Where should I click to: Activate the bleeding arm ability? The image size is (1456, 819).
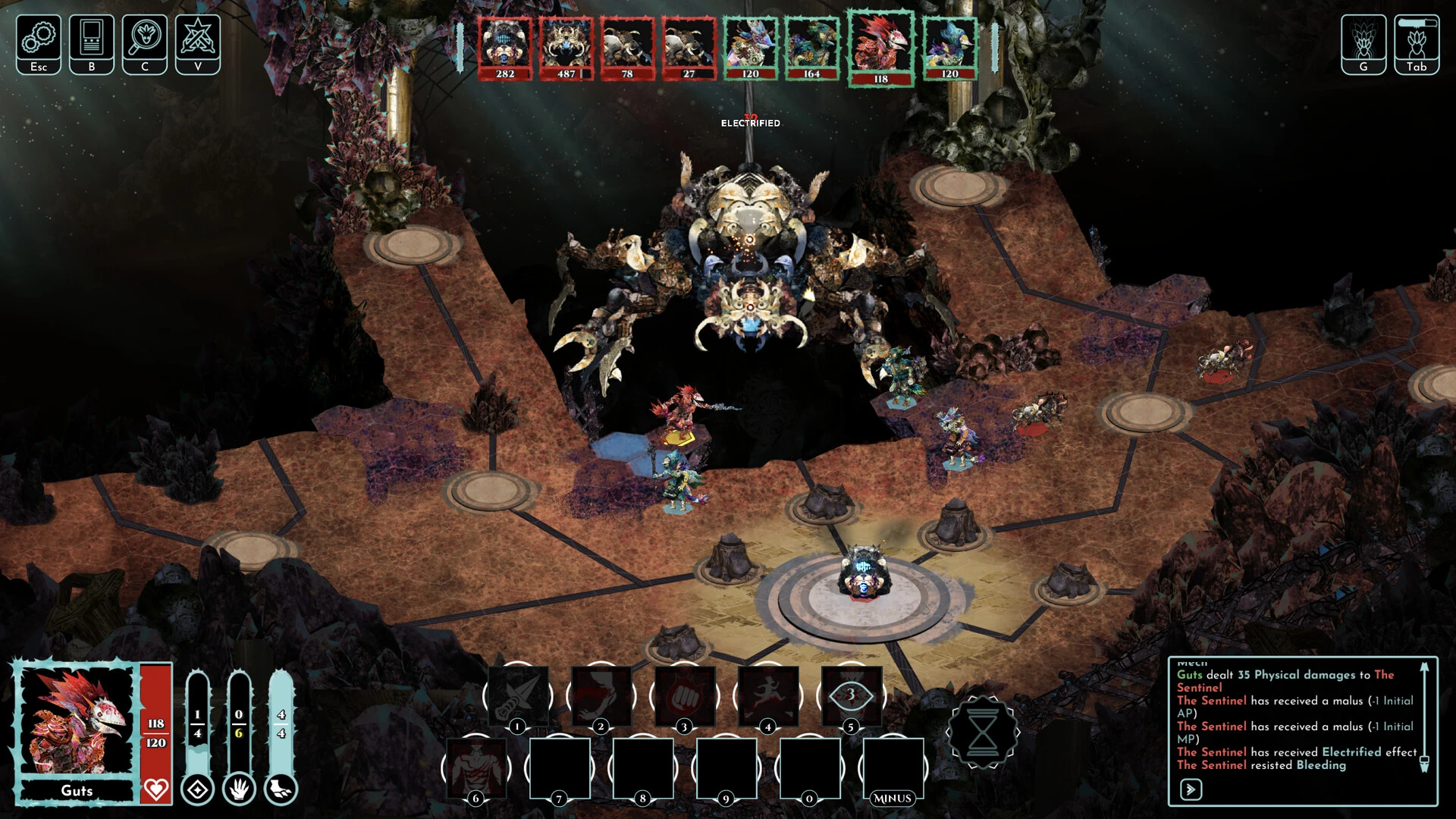[x=601, y=695]
